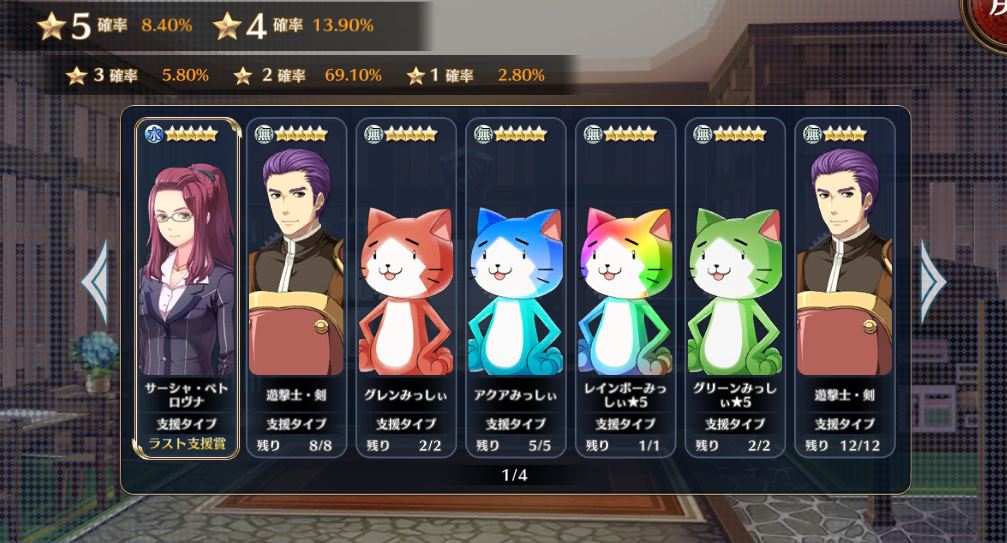Choose the 遊撃士・剣 card with 8/8 remaining
Viewport: 1007px width, 543px height.
pyautogui.click(x=296, y=288)
